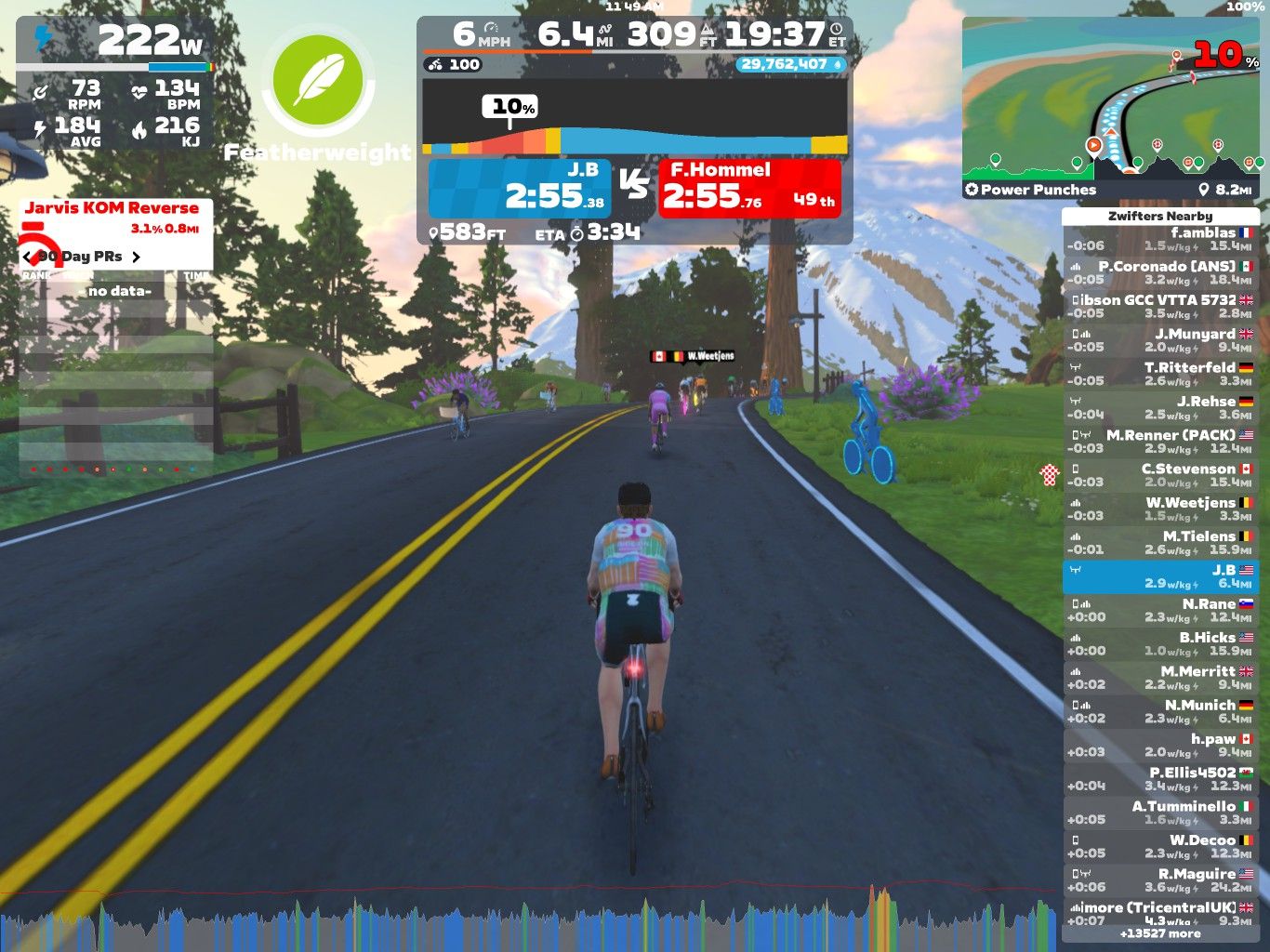Select R.Maguire in the nearby list
This screenshot has width=1270, height=952.
click(1159, 880)
